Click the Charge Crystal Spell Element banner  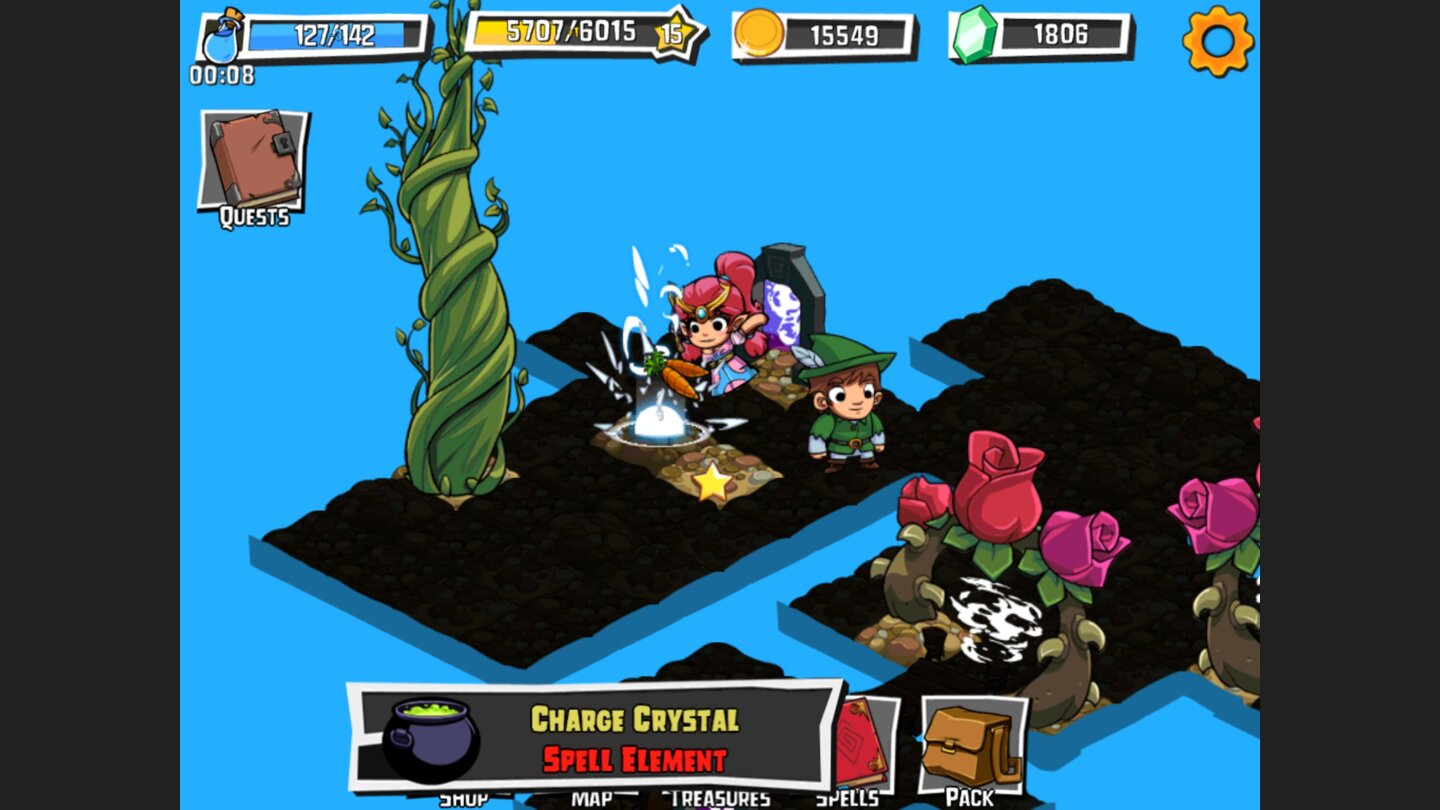[x=635, y=735]
